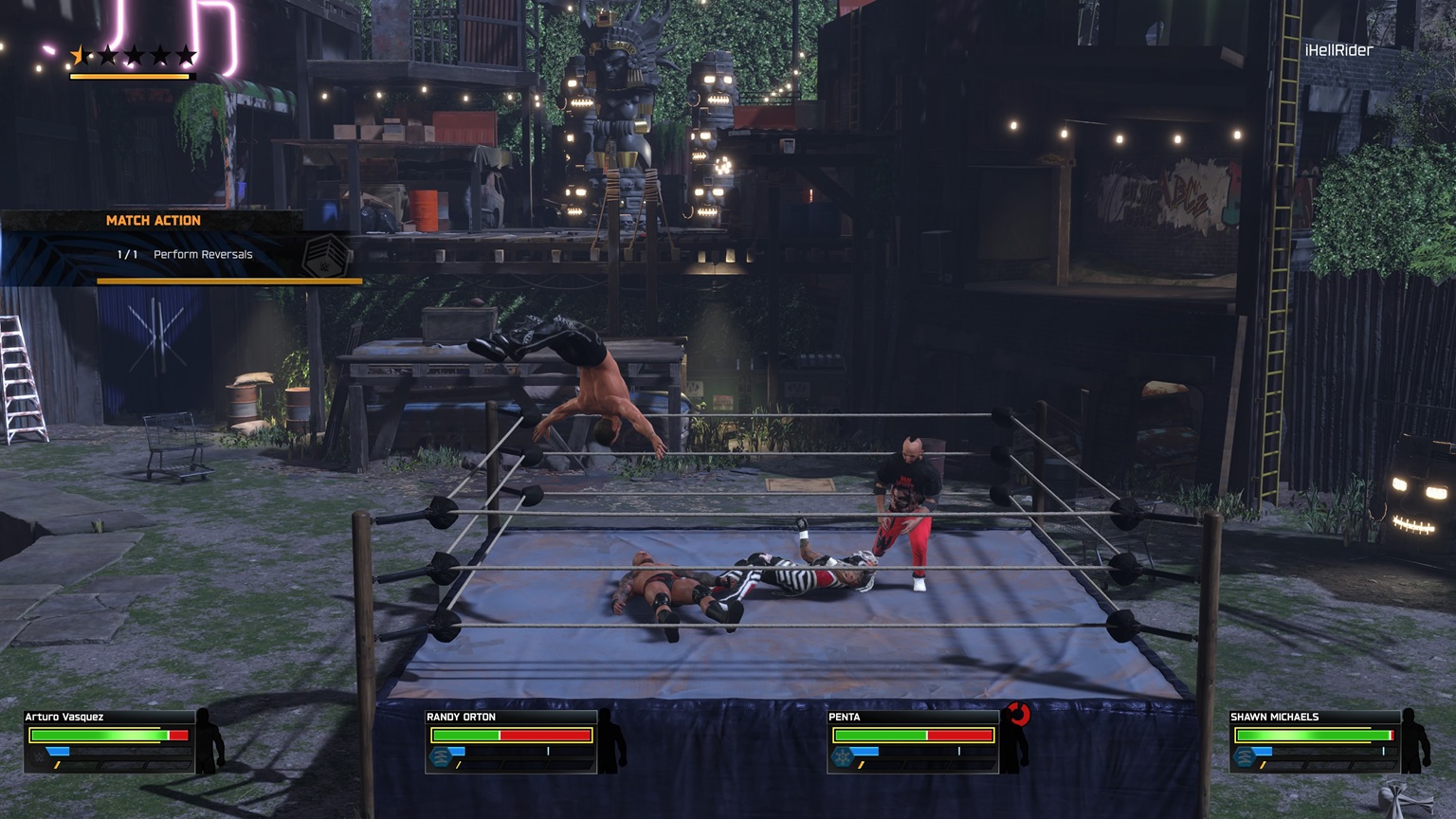Click the Arturo Vasquez wrestler panel
This screenshot has height=819, width=1456.
pyautogui.click(x=109, y=741)
